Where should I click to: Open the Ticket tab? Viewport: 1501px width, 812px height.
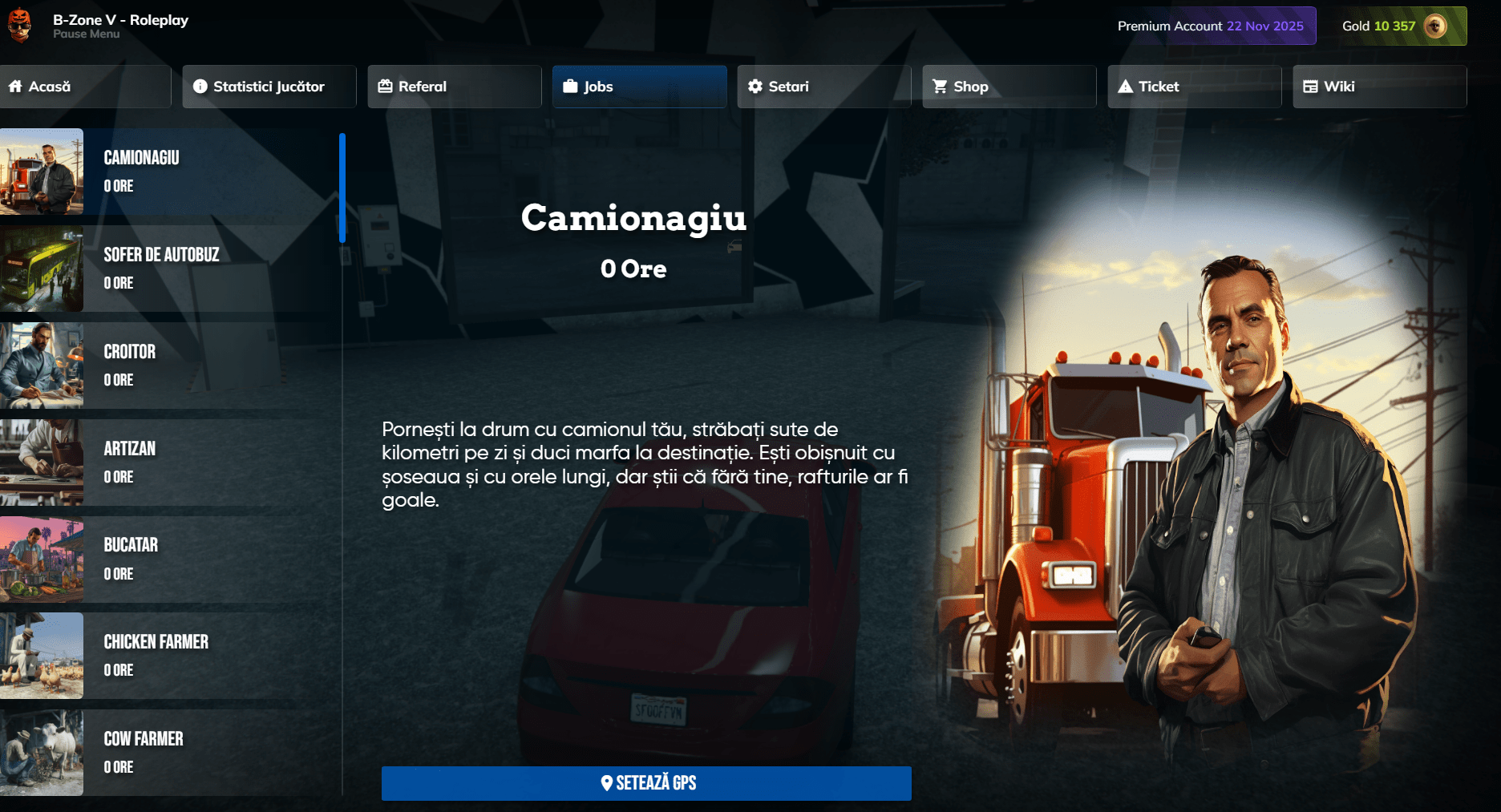[1194, 87]
